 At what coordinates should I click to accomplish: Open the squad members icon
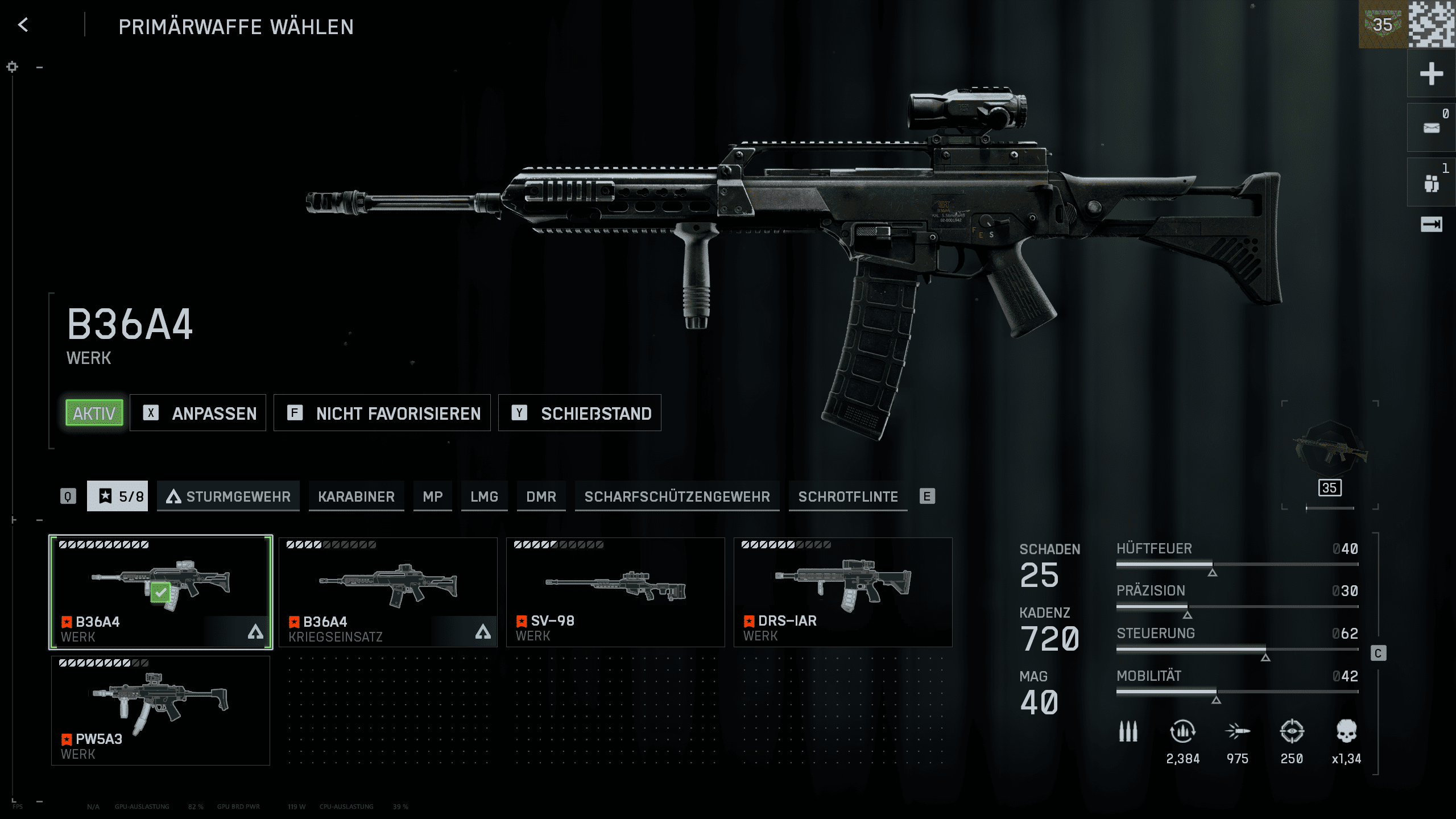pos(1431,183)
